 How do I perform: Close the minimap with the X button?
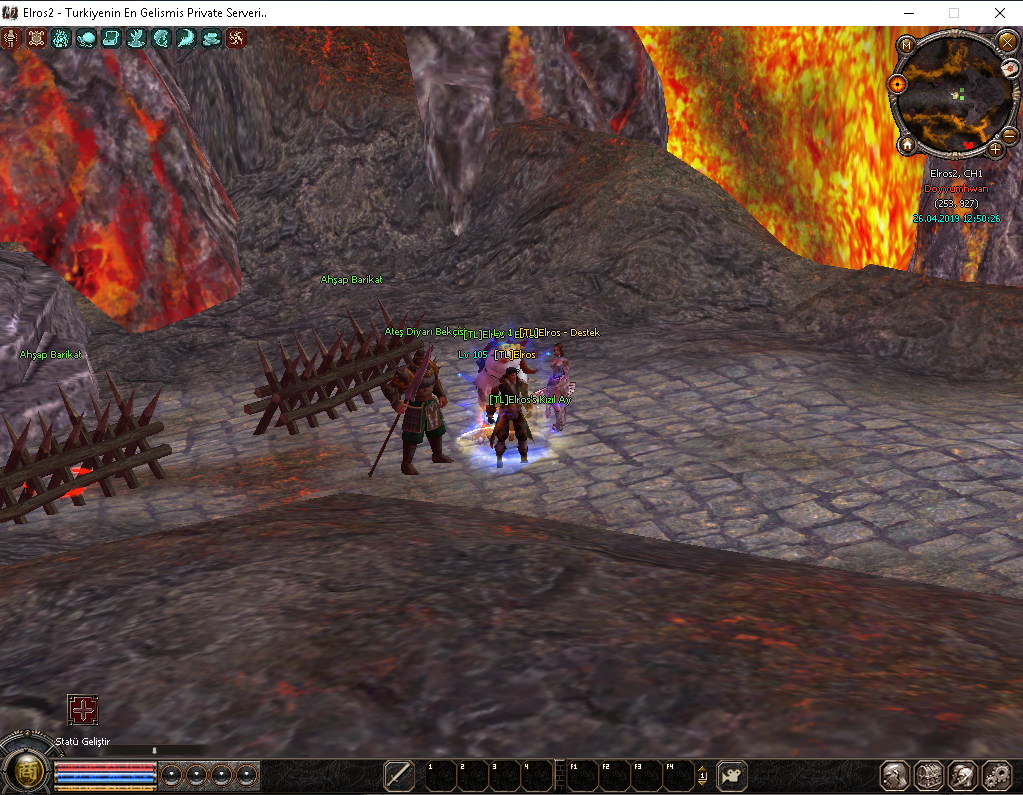click(1006, 42)
